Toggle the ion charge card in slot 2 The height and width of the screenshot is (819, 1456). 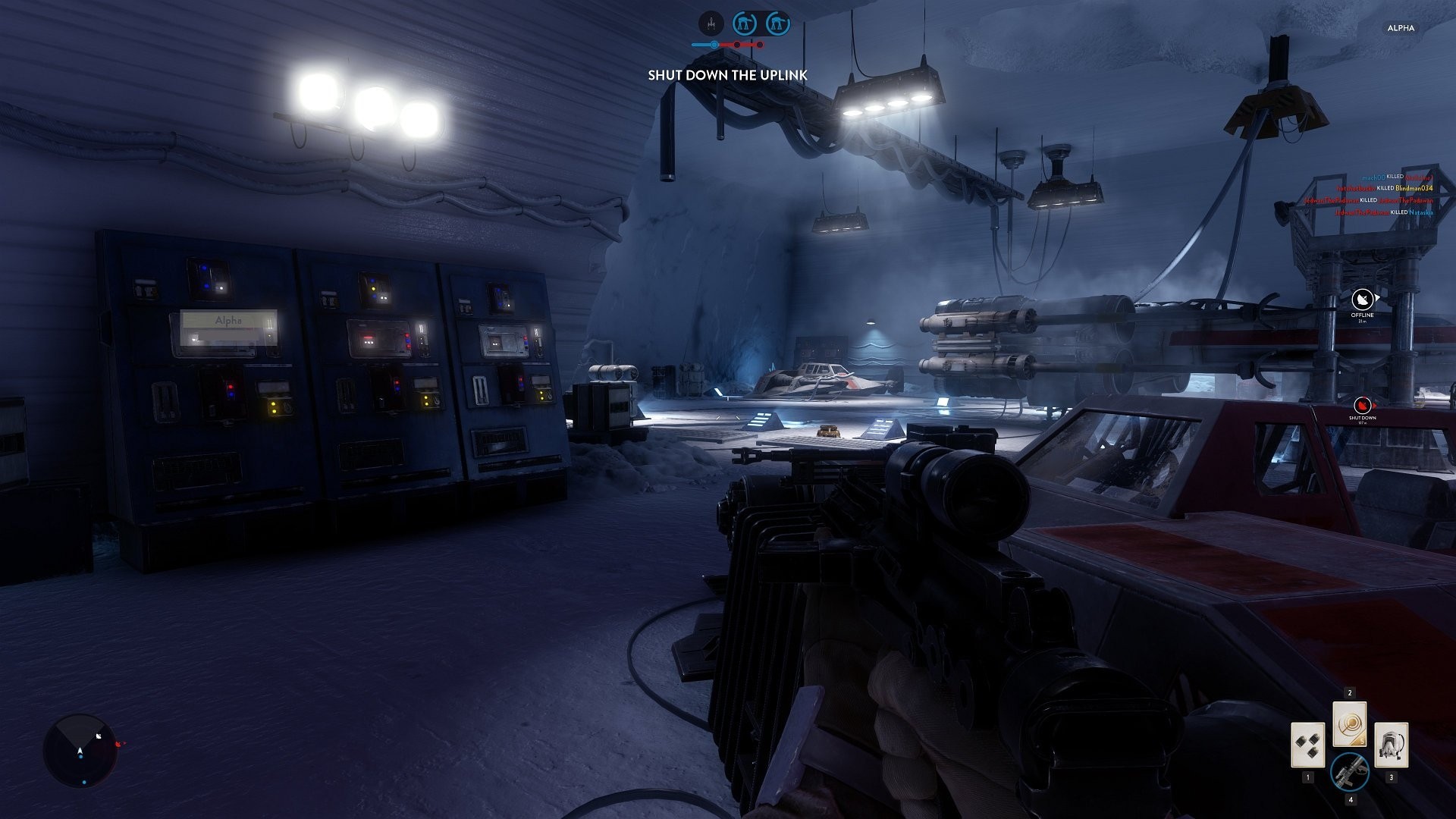[x=1350, y=724]
